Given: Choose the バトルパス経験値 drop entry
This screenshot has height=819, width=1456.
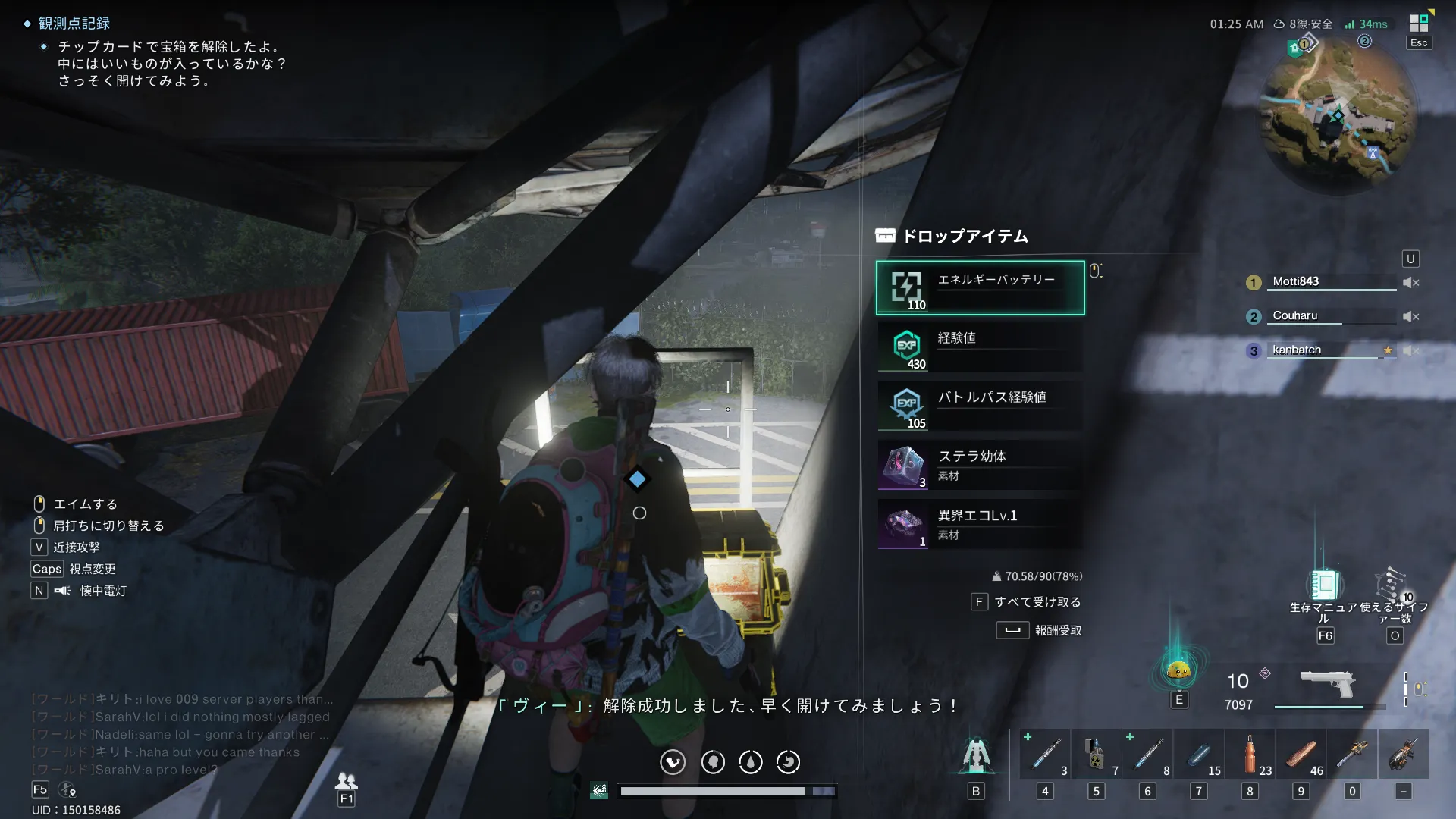Looking at the screenshot, I should (980, 406).
